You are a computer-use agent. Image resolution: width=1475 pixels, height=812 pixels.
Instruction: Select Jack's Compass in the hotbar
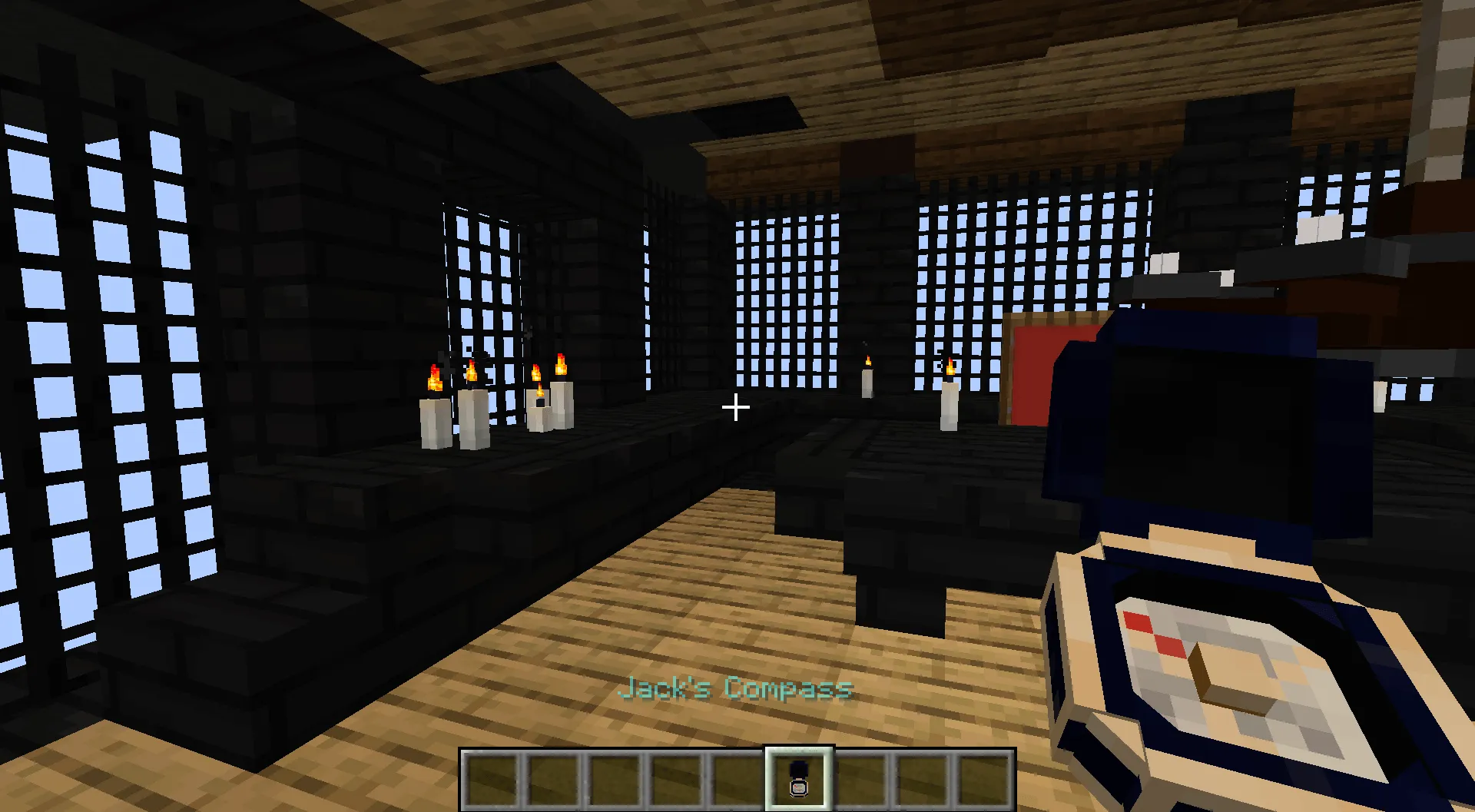point(799,780)
